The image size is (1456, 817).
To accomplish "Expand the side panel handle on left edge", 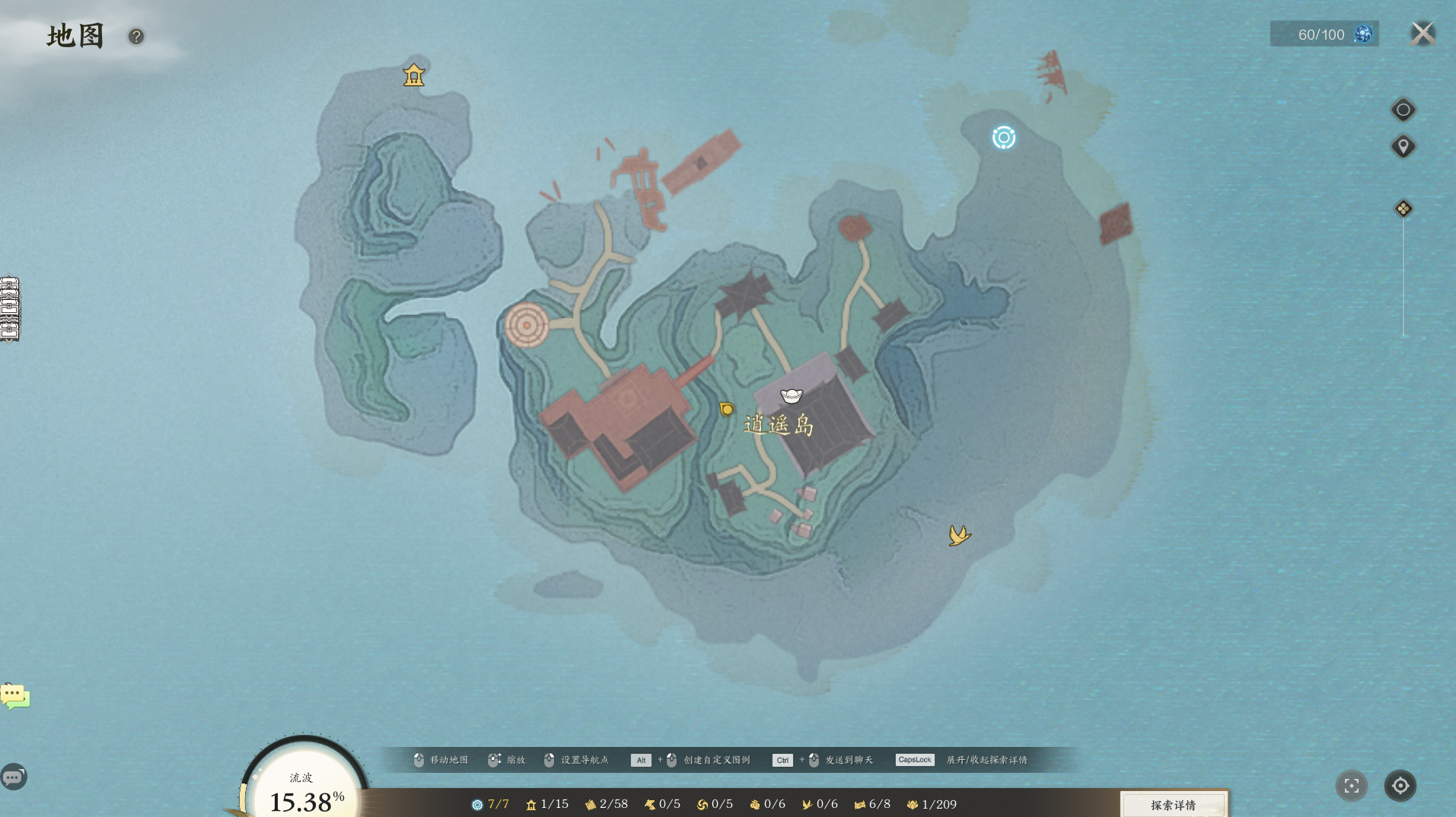I will pos(10,308).
